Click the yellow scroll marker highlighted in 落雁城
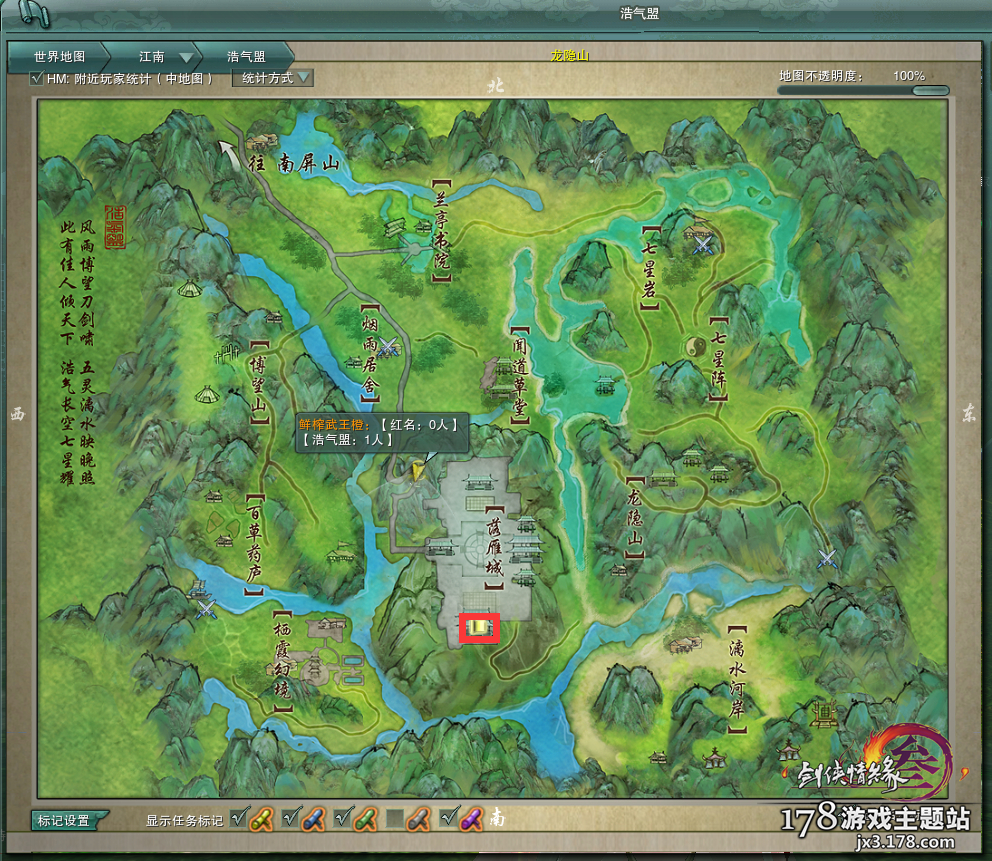This screenshot has width=992, height=861. (479, 627)
